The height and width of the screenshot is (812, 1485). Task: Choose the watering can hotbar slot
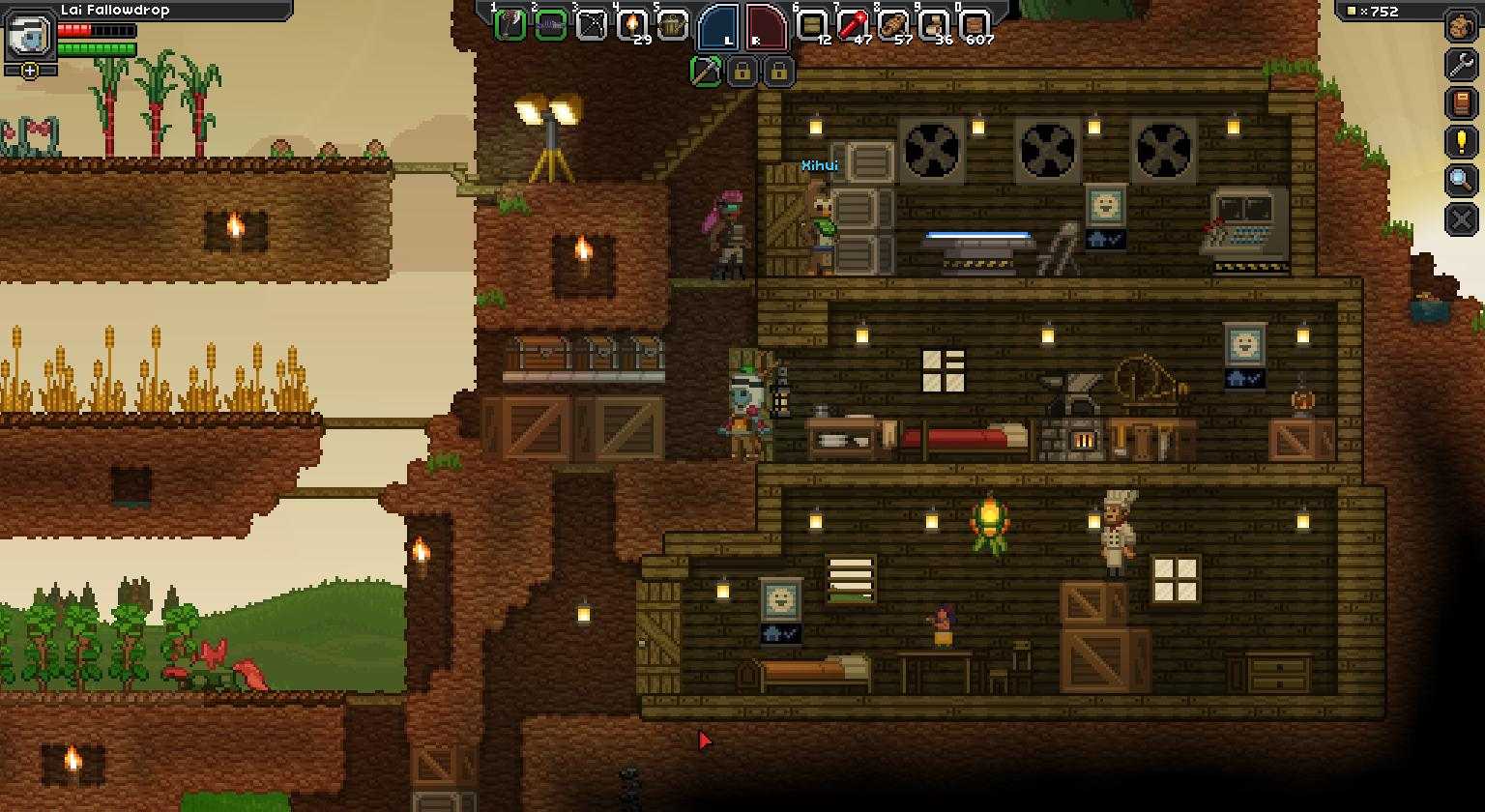[672, 24]
